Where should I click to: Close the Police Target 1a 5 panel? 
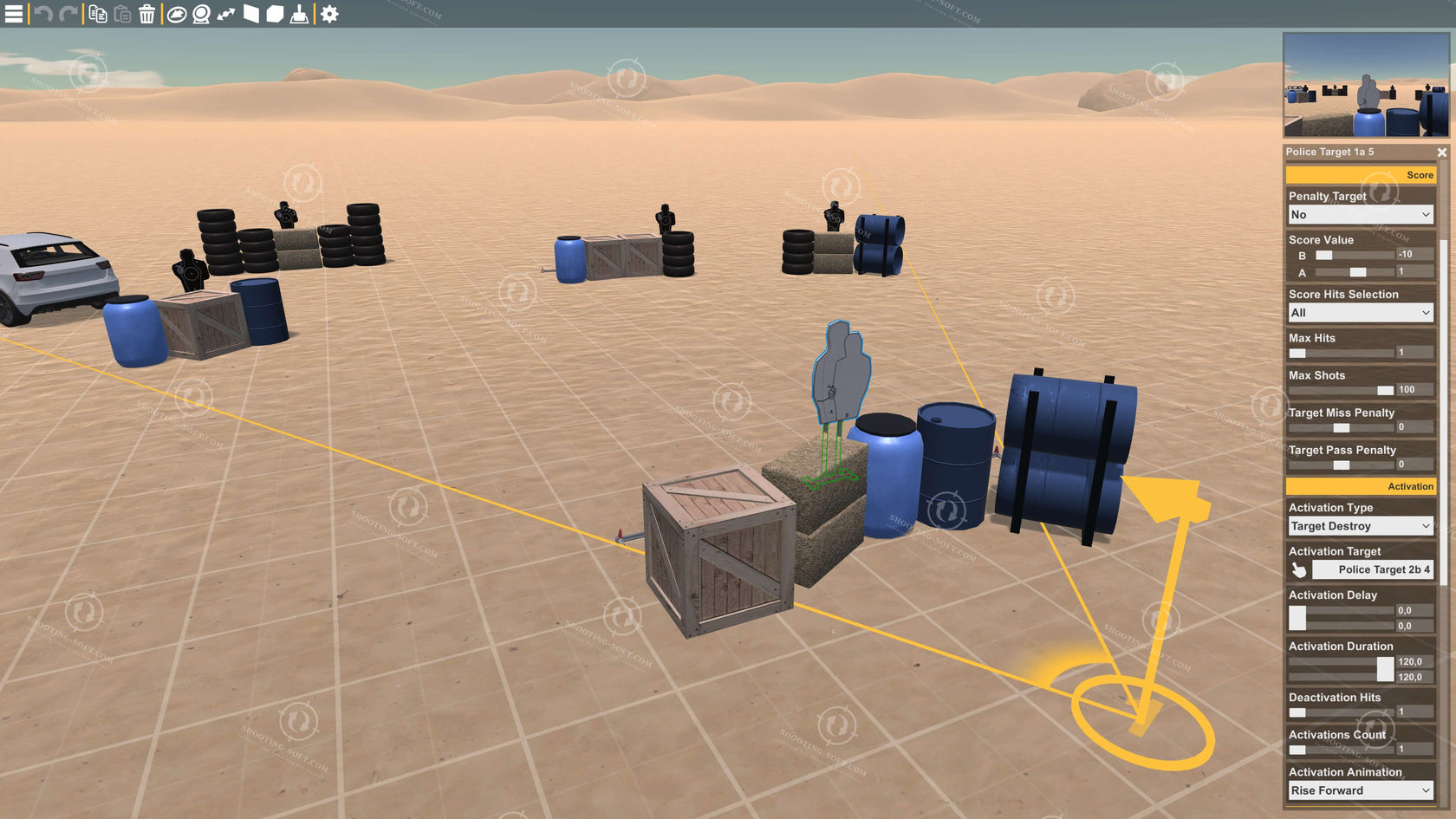1441,152
